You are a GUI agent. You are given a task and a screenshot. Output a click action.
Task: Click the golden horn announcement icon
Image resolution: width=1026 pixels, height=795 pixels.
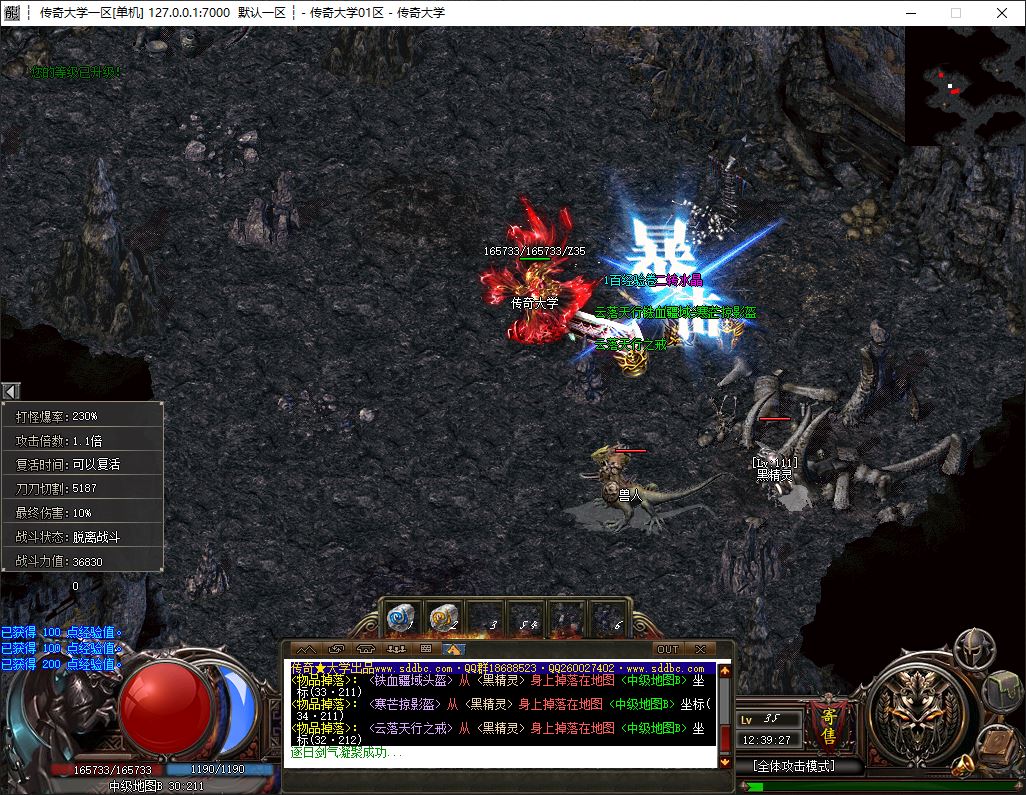[x=963, y=766]
